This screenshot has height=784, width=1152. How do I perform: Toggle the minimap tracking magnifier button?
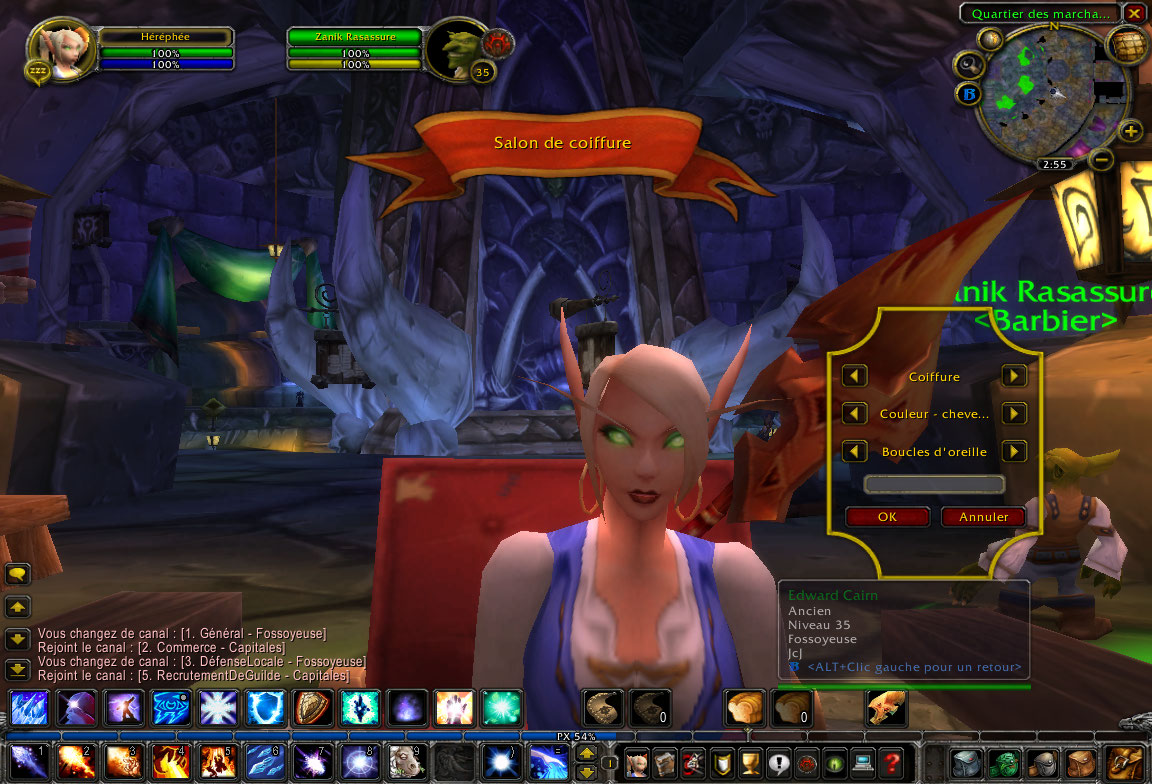[x=969, y=66]
